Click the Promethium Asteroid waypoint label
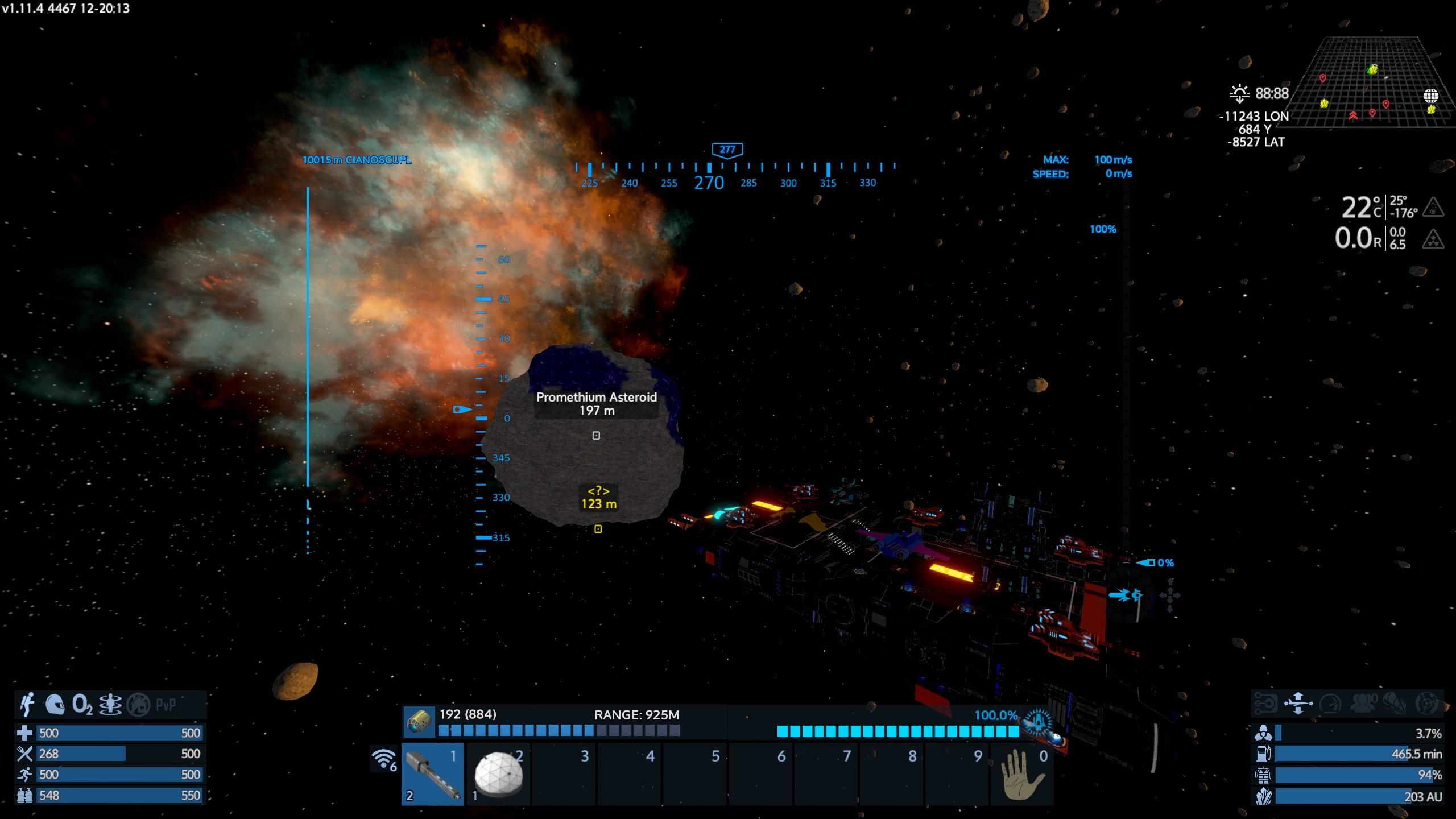 596,404
